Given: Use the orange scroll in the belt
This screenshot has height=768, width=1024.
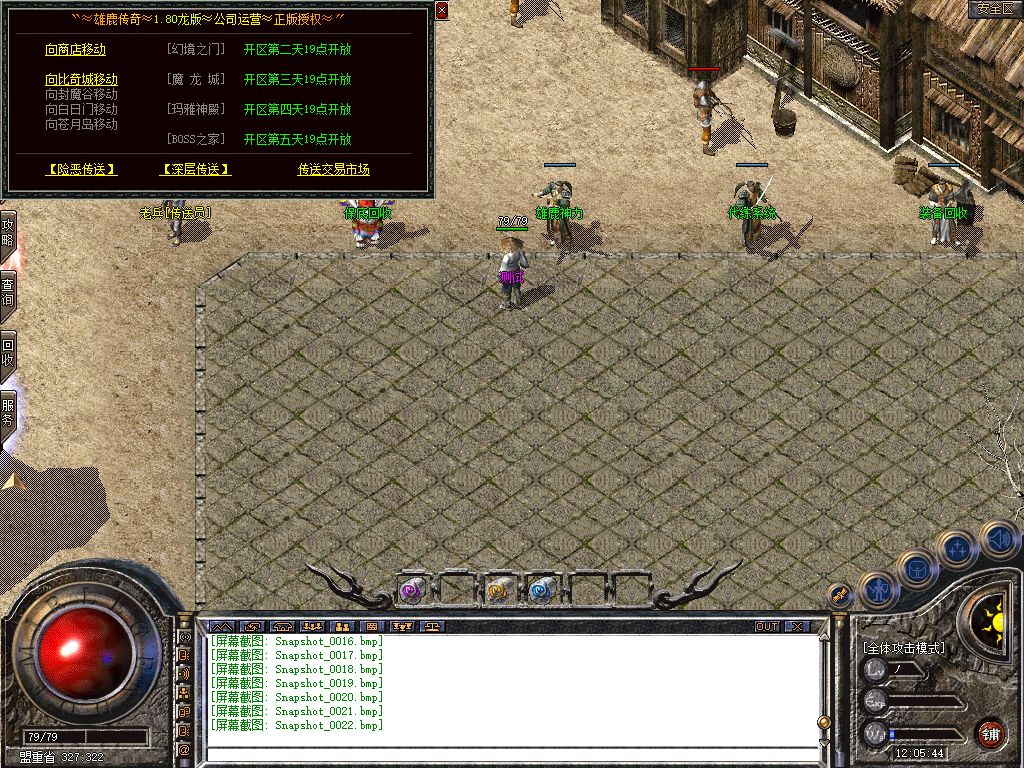Looking at the screenshot, I should 497,591.
